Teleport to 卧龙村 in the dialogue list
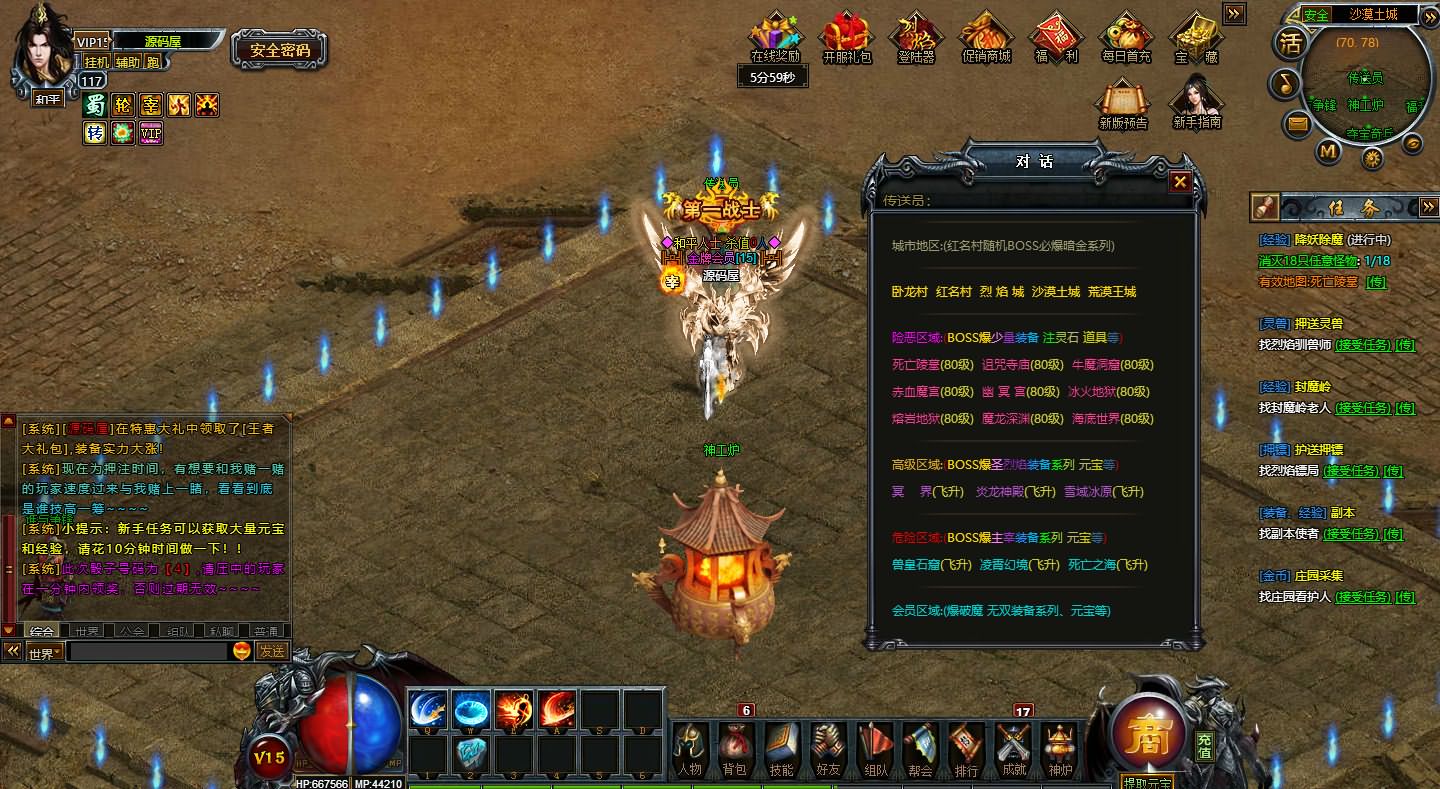Image resolution: width=1440 pixels, height=789 pixels. (909, 292)
